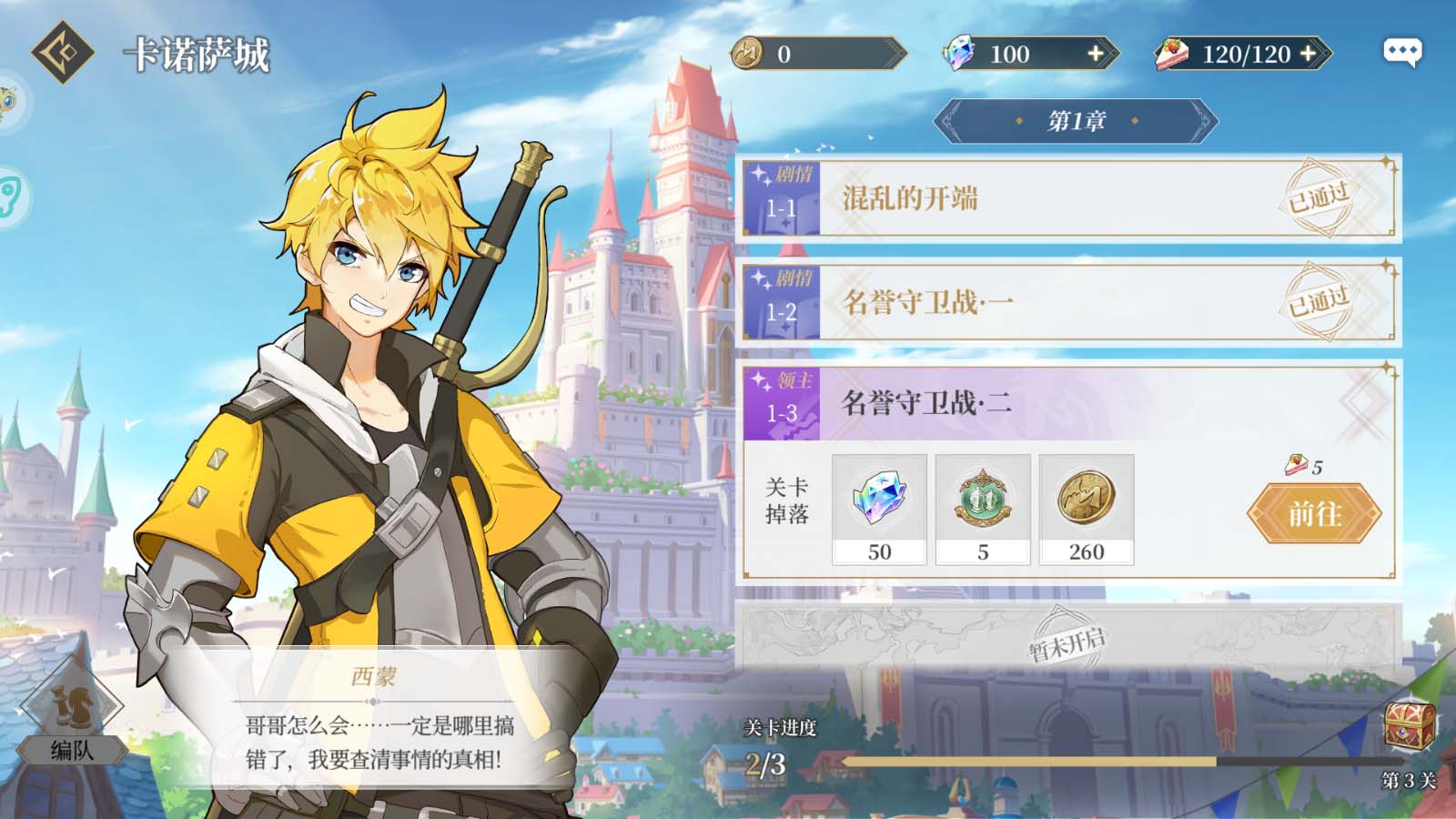Click the 第1章 chapter selector banner

tap(1076, 121)
